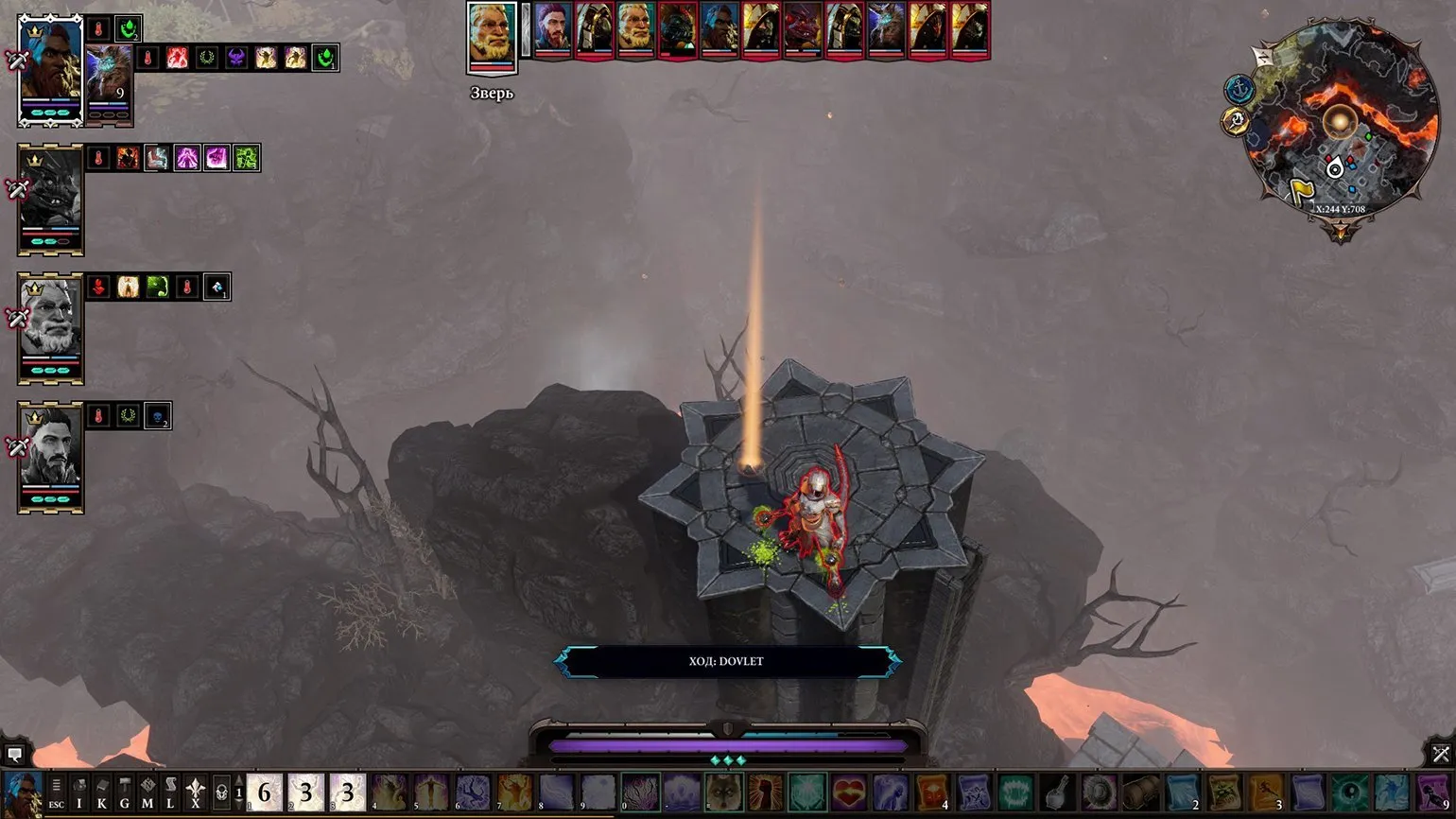Screen dimensions: 1456x819
Task: Open the chat log speech bubble button
Action: coord(14,755)
